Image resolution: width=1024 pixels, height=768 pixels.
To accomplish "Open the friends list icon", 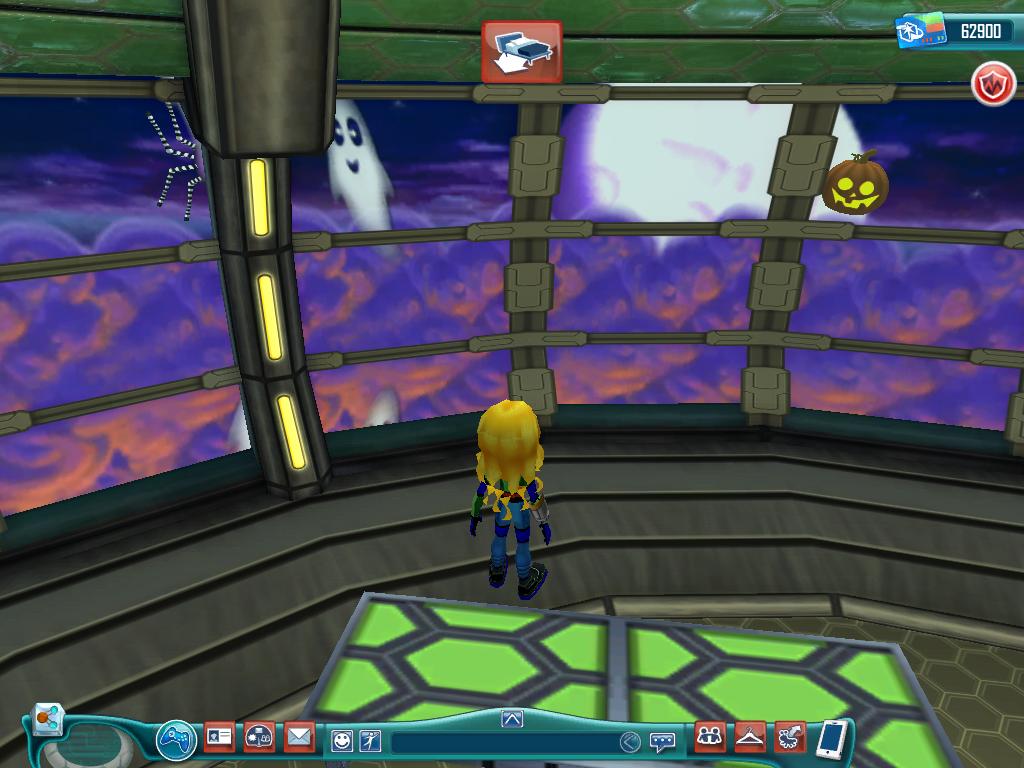I will (x=710, y=737).
